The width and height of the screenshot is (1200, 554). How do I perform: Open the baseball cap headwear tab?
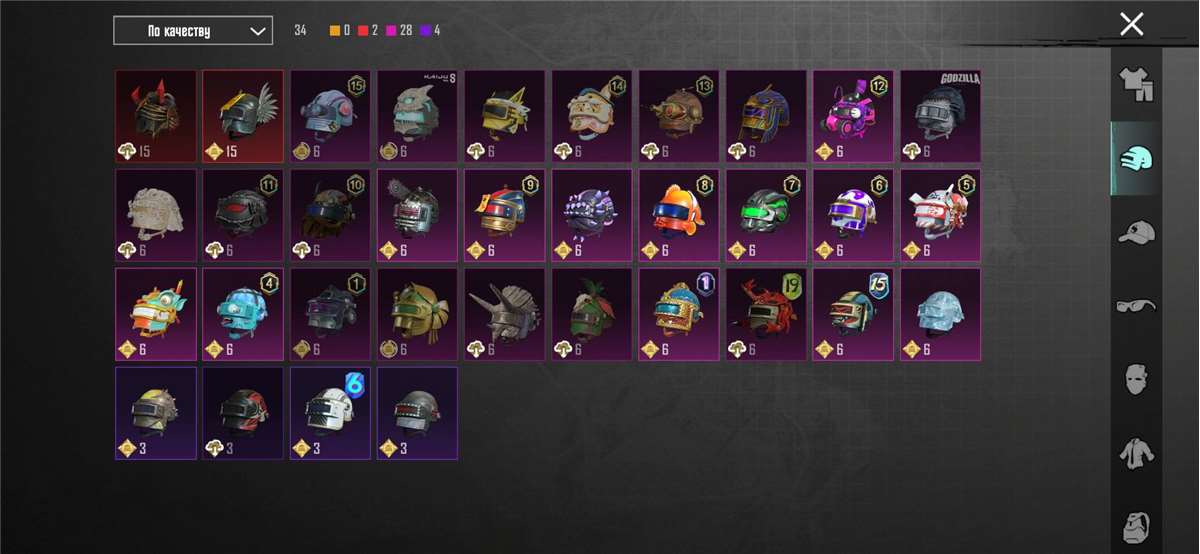[1136, 232]
